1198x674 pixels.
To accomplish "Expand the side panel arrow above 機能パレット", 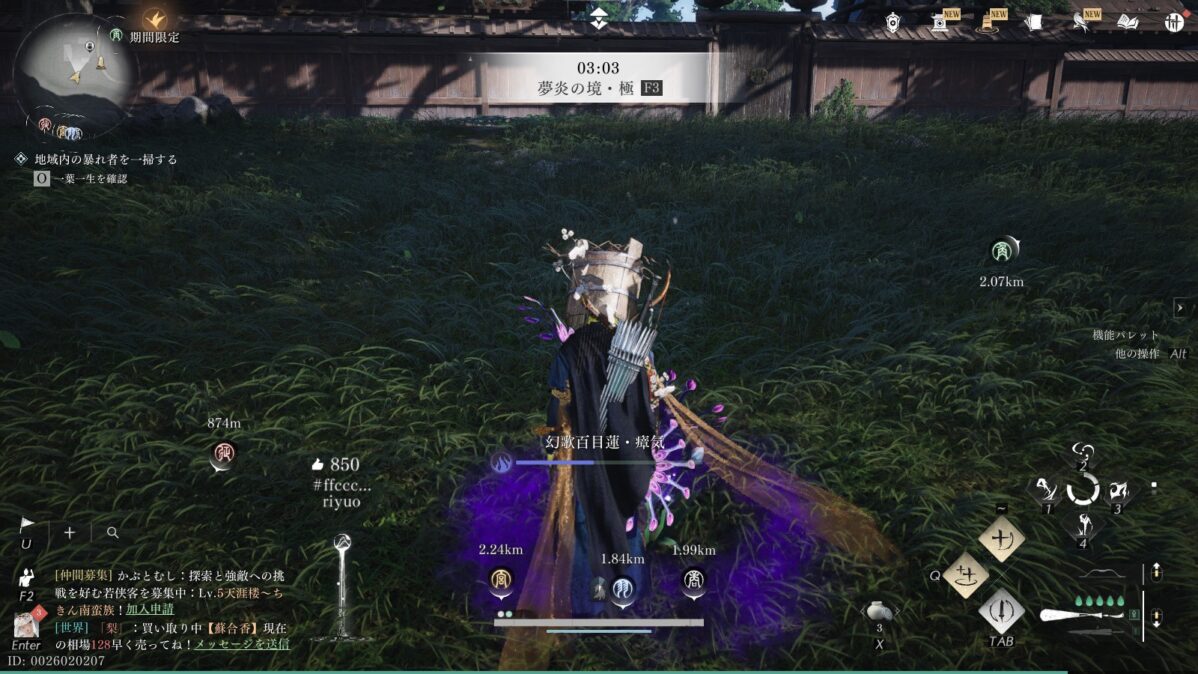I will [1180, 308].
